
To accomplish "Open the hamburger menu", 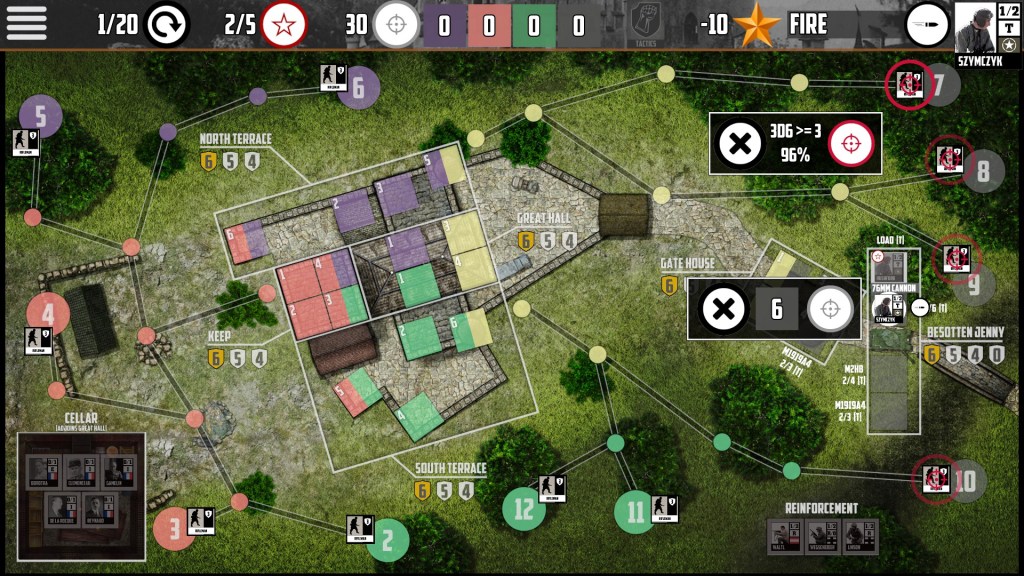I will [x=27, y=23].
